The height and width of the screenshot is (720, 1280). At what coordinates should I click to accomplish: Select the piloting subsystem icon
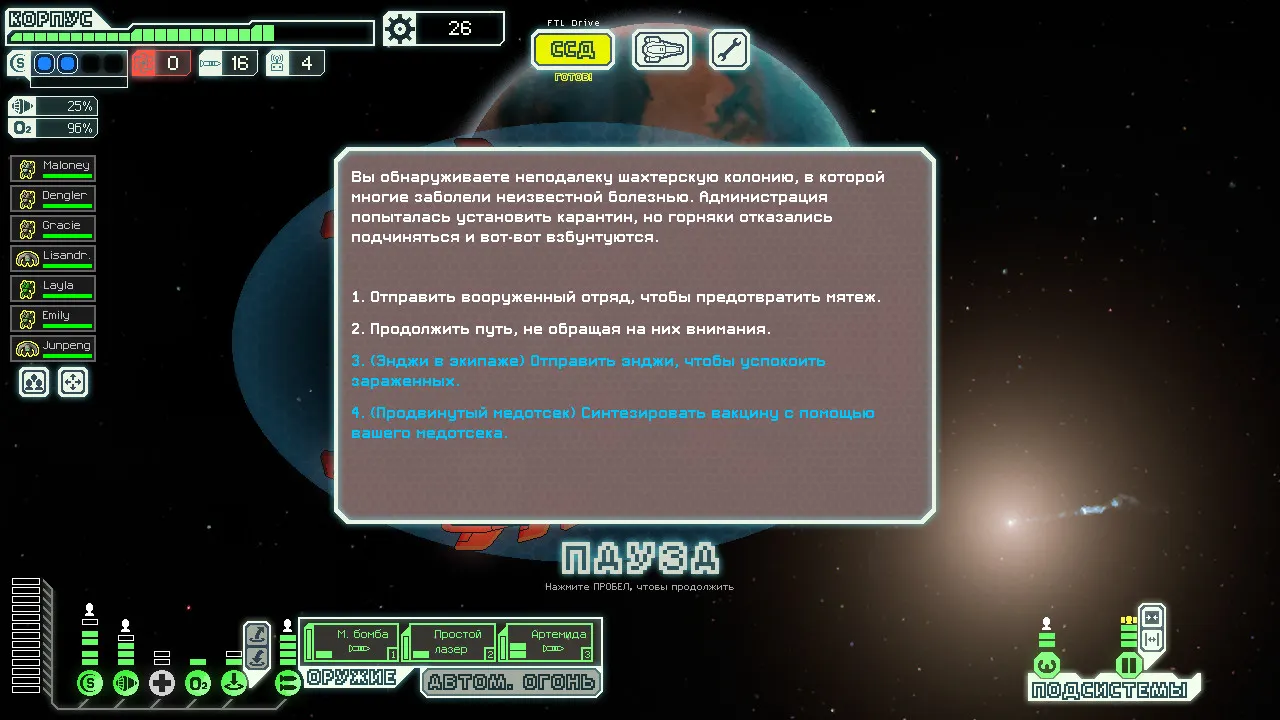(1047, 666)
